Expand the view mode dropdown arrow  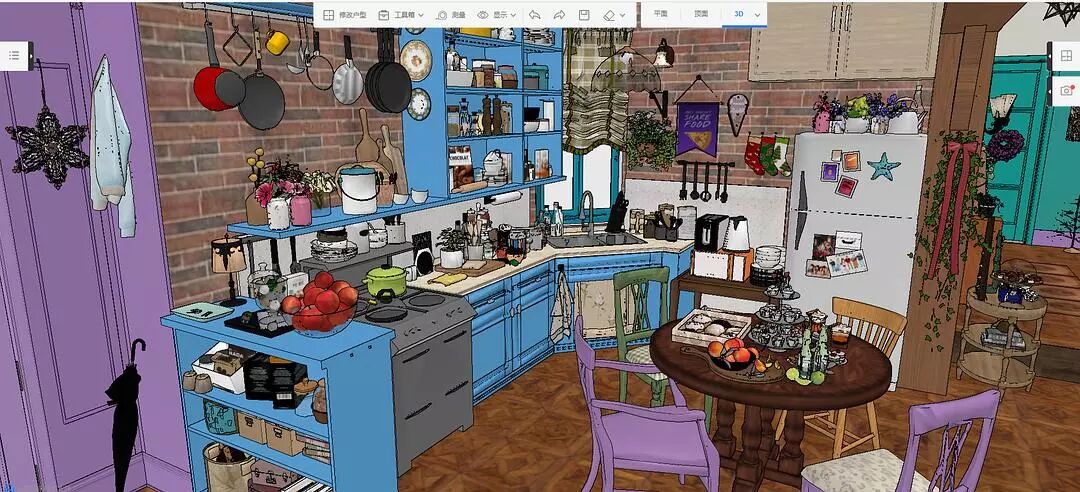pyautogui.click(x=757, y=15)
